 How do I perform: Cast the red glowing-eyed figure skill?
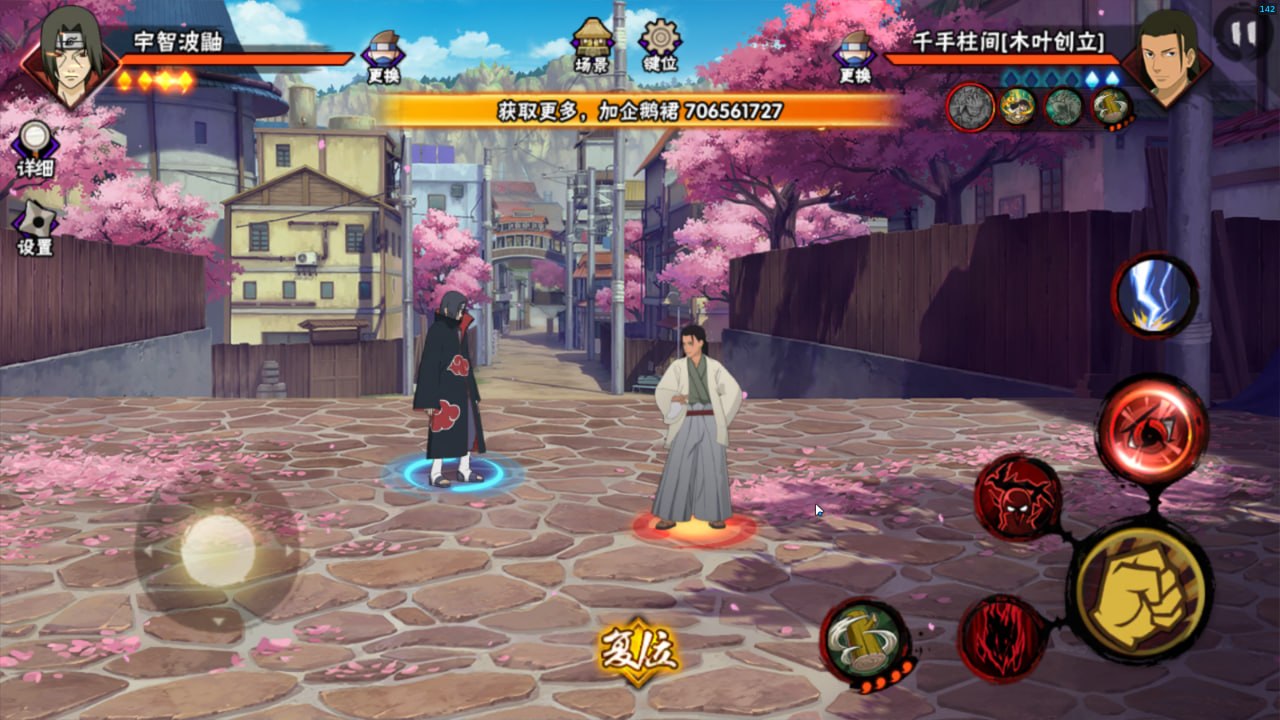click(1017, 498)
